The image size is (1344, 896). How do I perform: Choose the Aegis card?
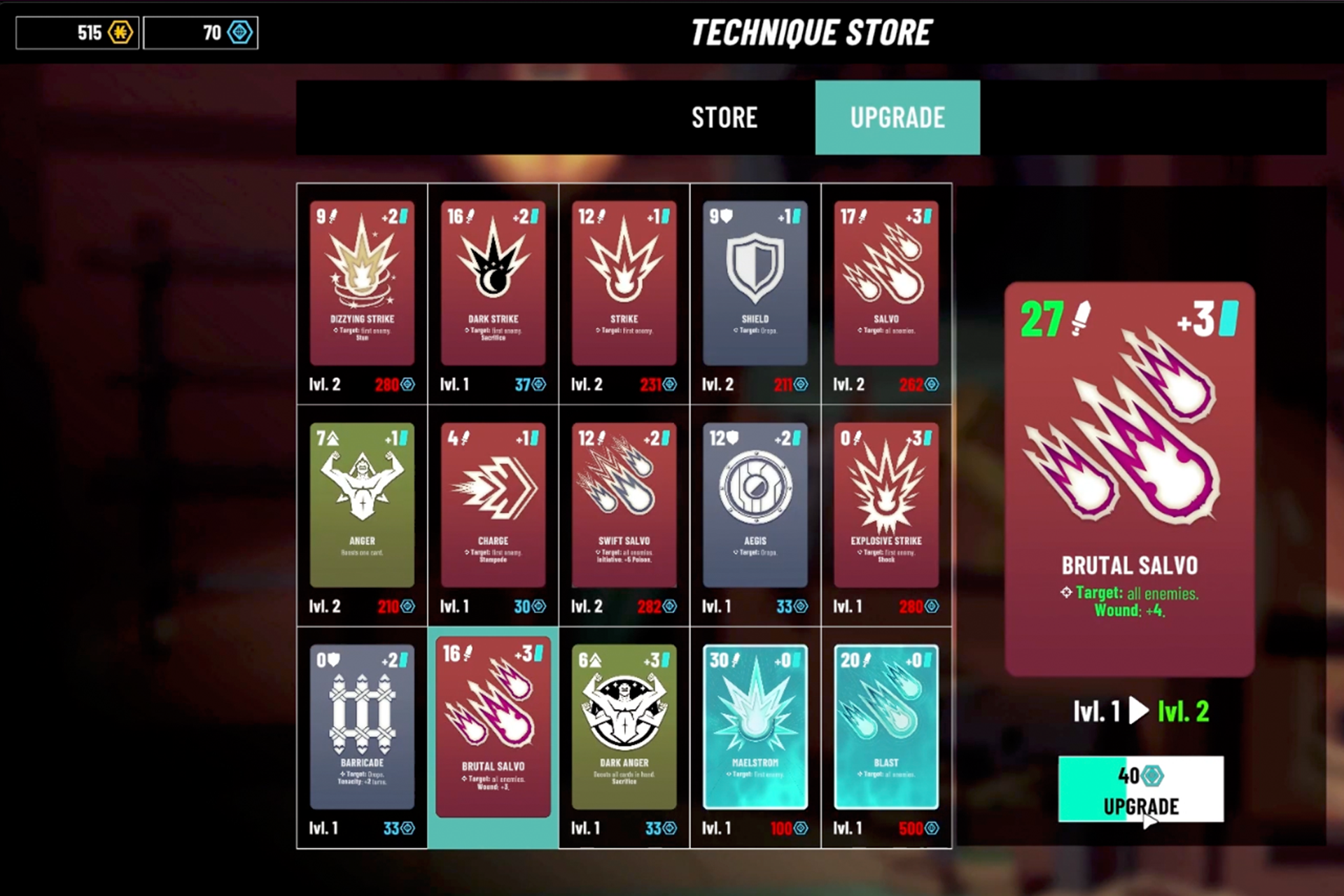pos(755,505)
